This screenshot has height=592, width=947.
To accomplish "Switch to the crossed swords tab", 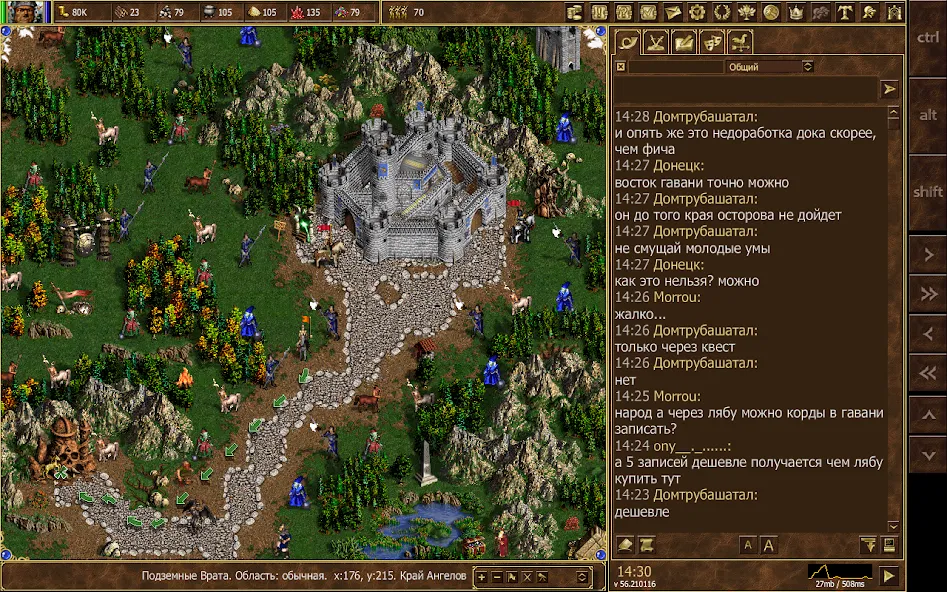I will click(656, 42).
